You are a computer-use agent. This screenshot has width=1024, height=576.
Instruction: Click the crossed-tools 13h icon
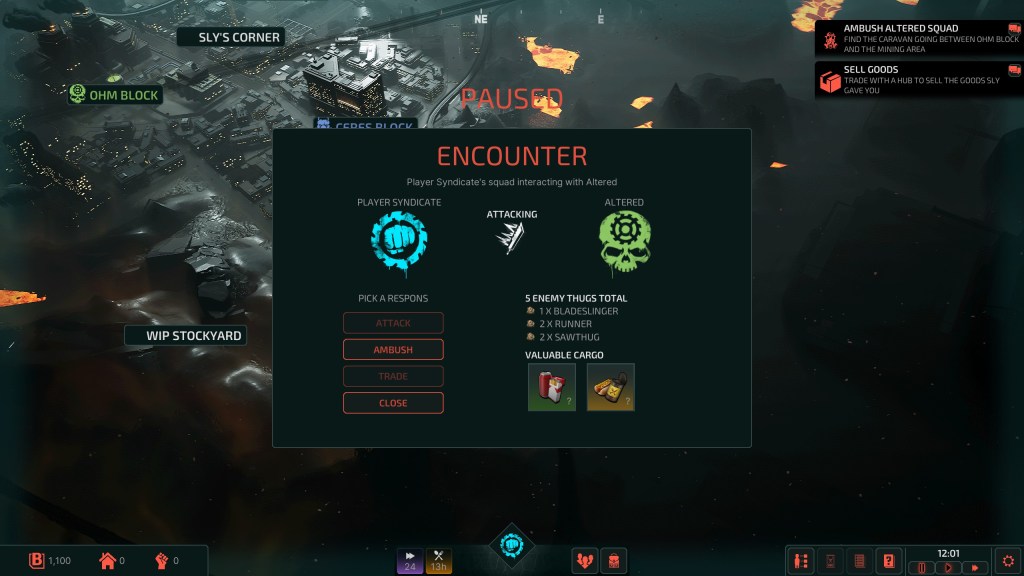(438, 561)
